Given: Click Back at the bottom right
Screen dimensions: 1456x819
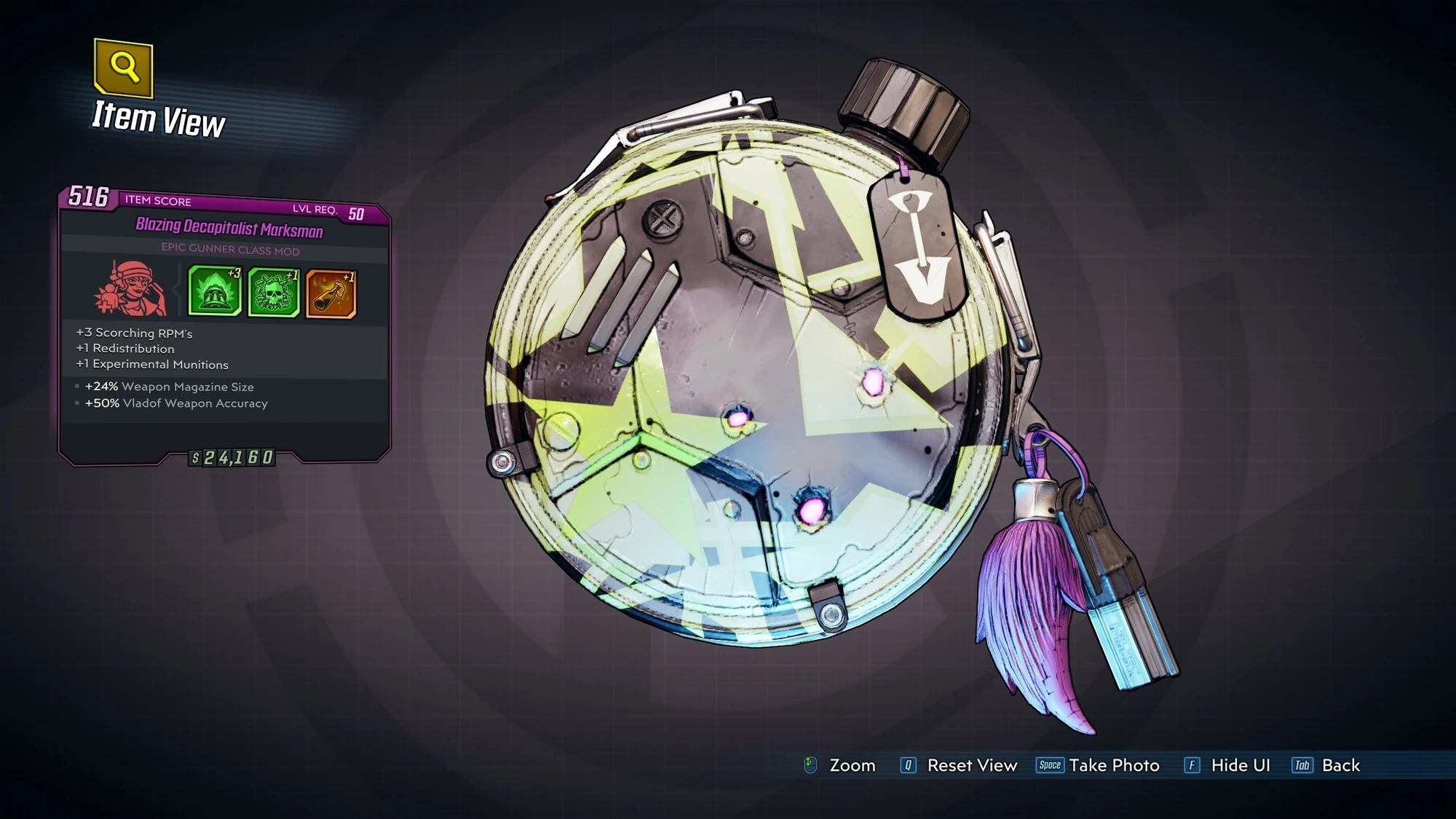Looking at the screenshot, I should (x=1342, y=766).
